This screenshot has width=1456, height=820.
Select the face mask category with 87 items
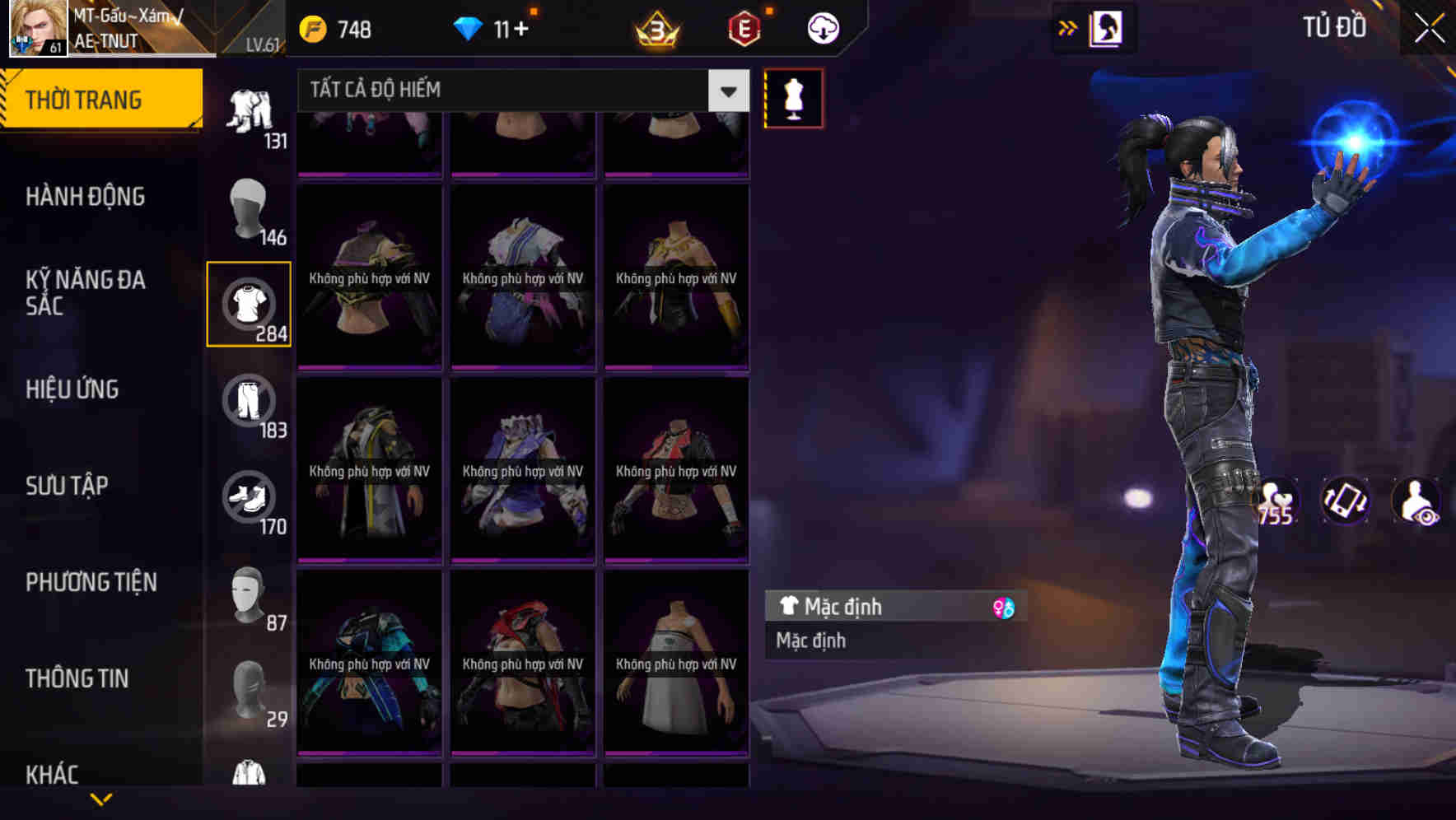coord(249,595)
